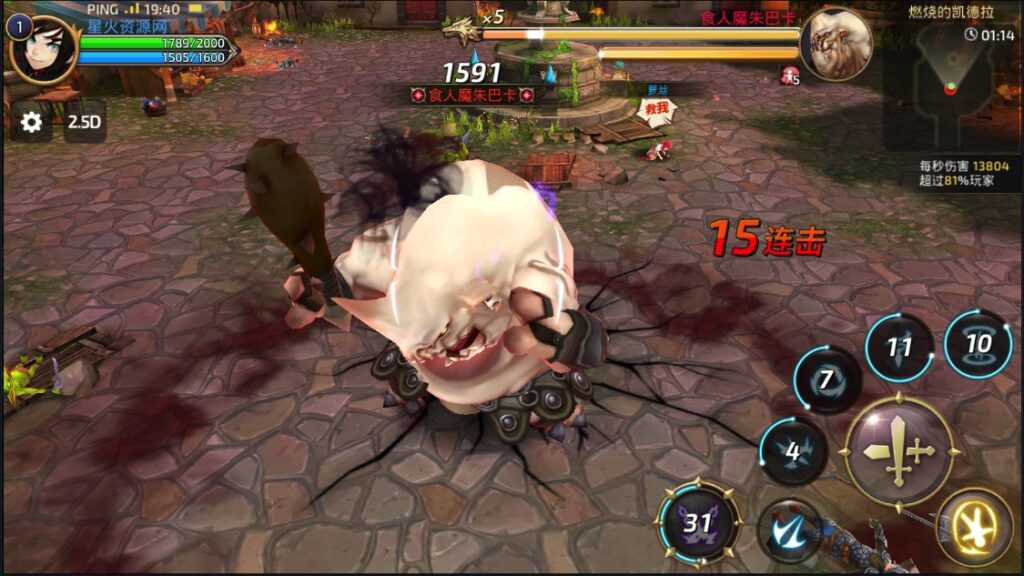The width and height of the screenshot is (1024, 576).
Task: Trigger the skill showing 4 cooldown
Action: 792,451
